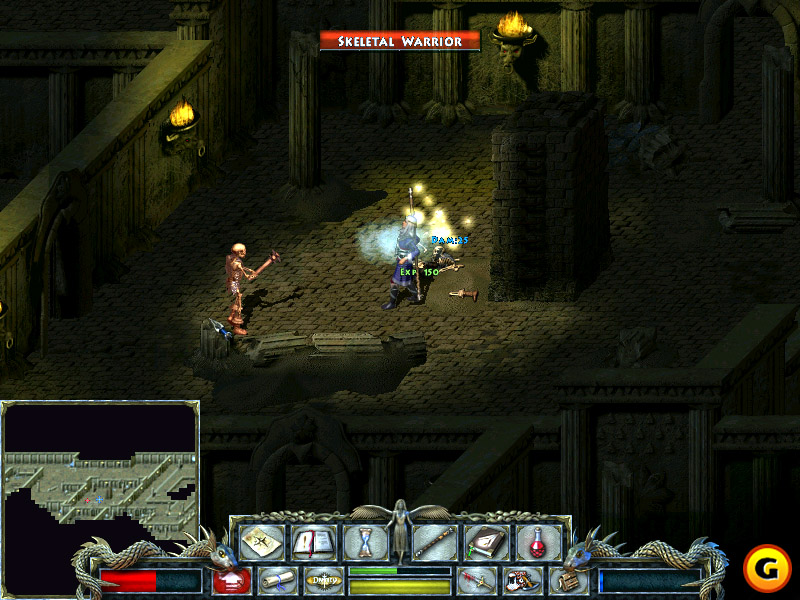The image size is (800, 600).
Task: Open the wooden treasure chest icon
Action: (568, 580)
